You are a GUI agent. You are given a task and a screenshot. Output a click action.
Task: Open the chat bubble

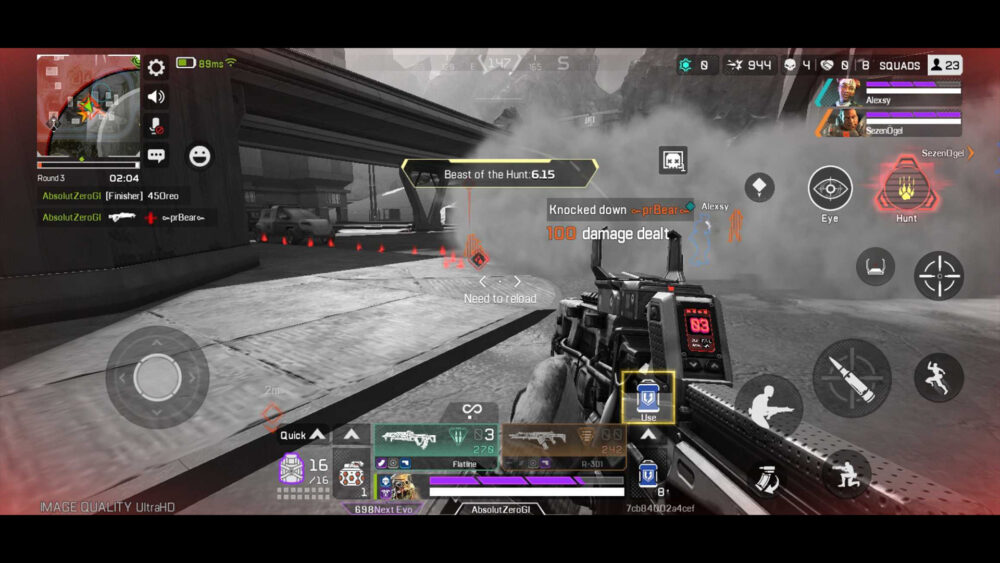[156, 155]
